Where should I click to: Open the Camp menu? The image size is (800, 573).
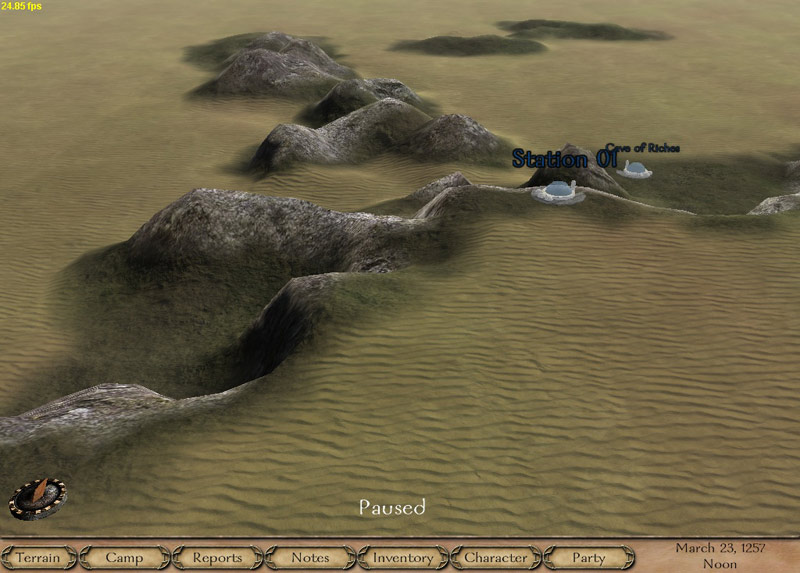click(124, 558)
